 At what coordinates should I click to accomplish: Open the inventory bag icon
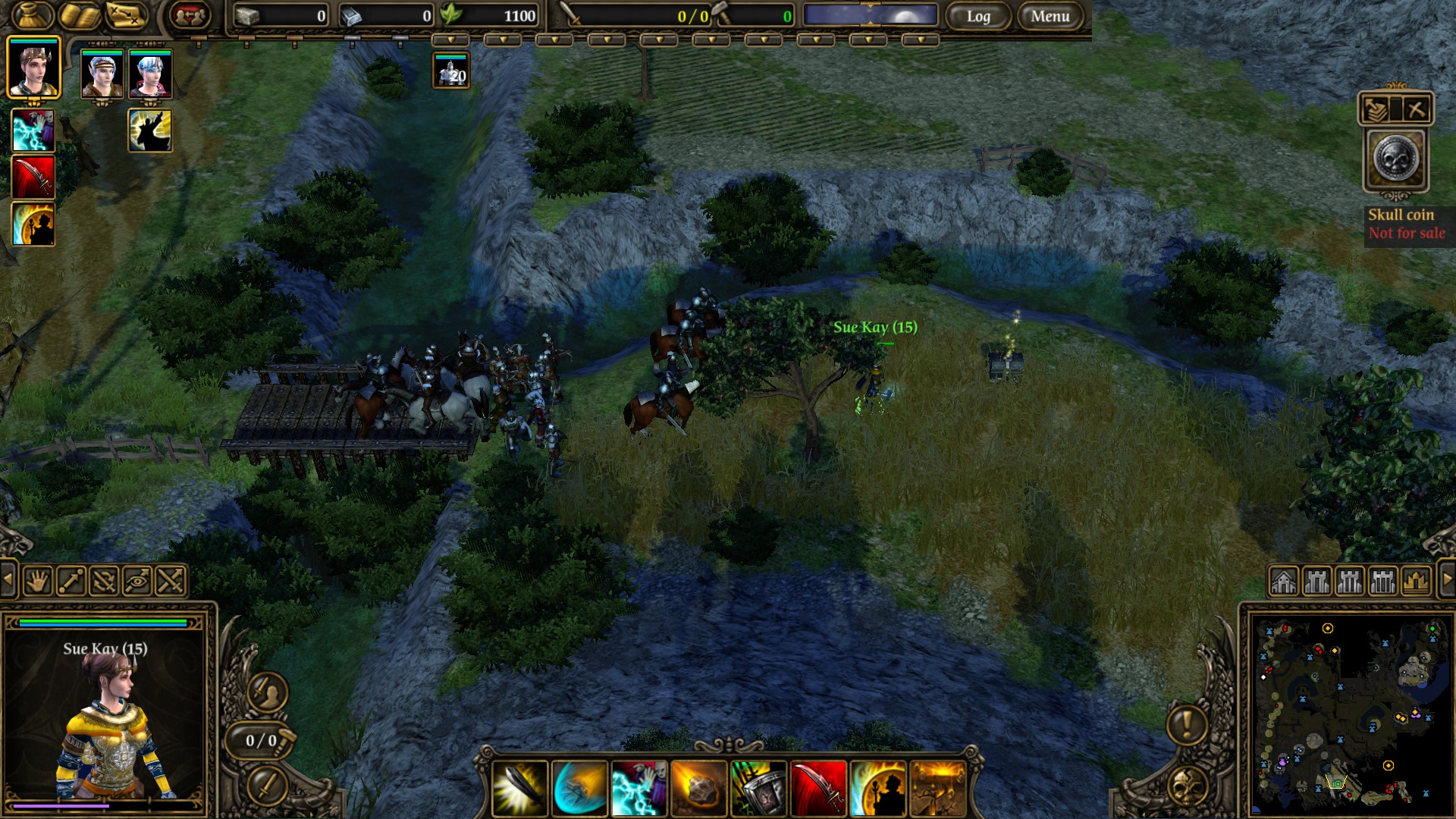pyautogui.click(x=33, y=15)
